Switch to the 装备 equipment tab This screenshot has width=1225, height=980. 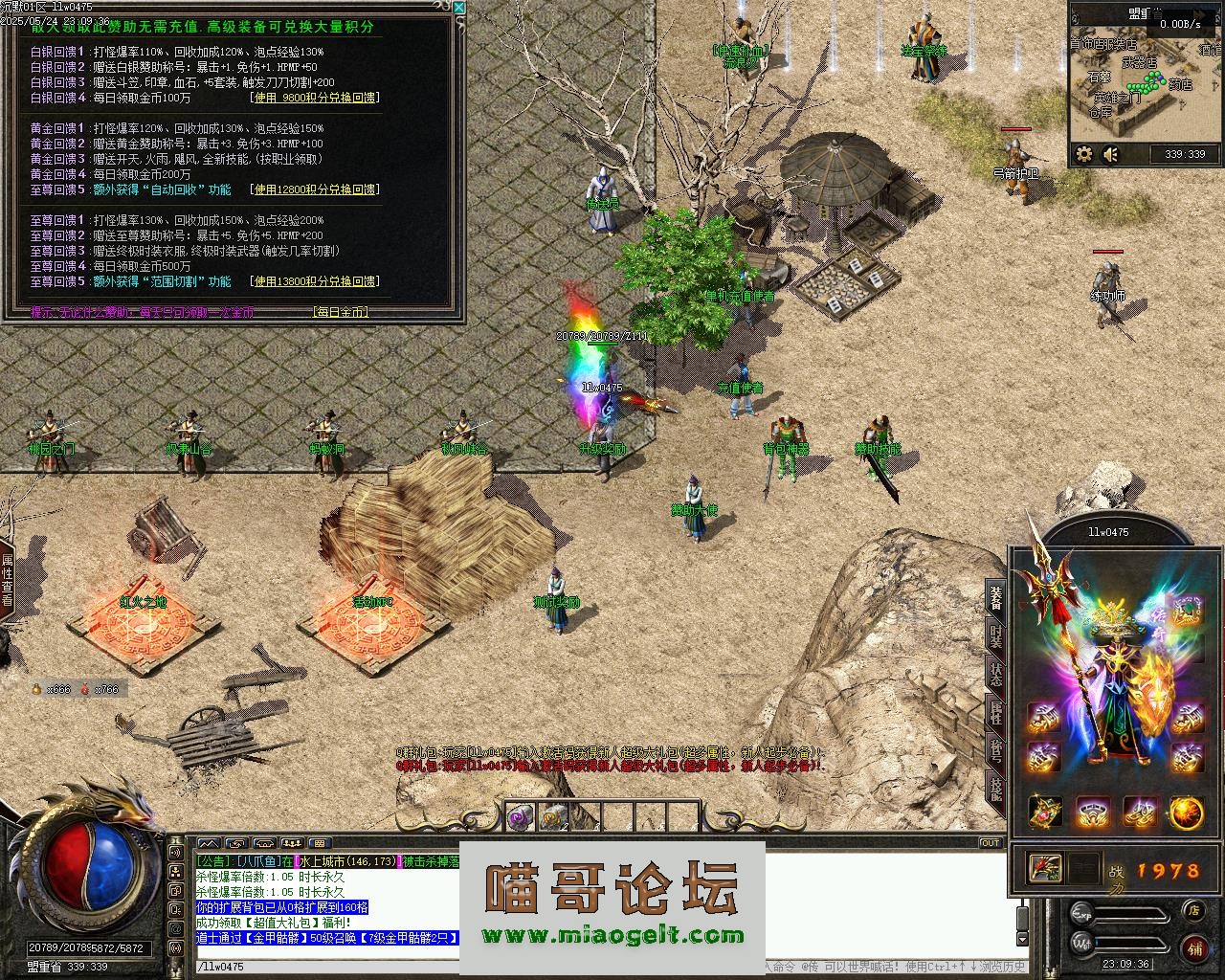pos(995,597)
